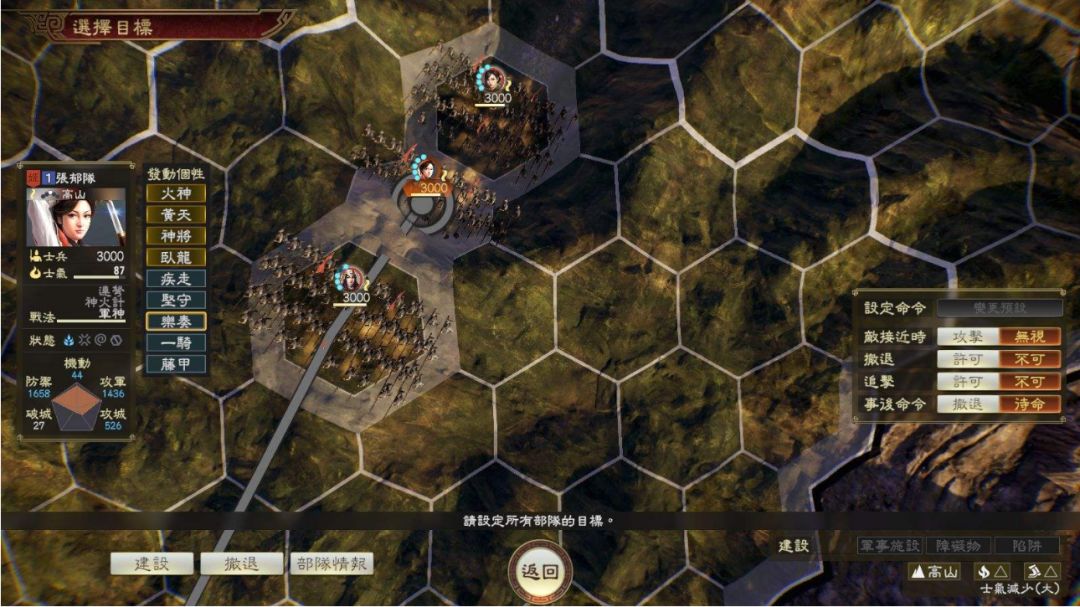Viewport: 1080px width, 607px height.
Task: Select the 火神 trait
Action: pyautogui.click(x=176, y=193)
